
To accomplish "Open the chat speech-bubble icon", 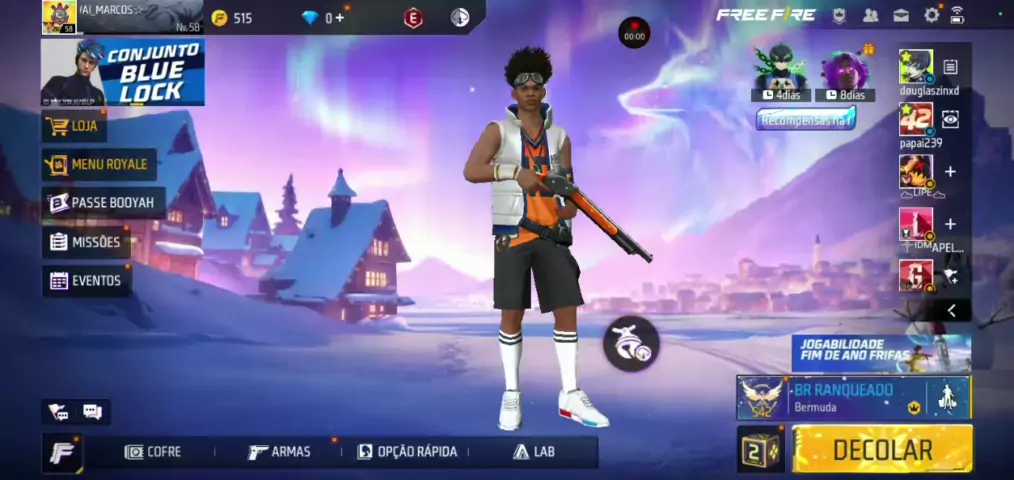I will pos(92,412).
